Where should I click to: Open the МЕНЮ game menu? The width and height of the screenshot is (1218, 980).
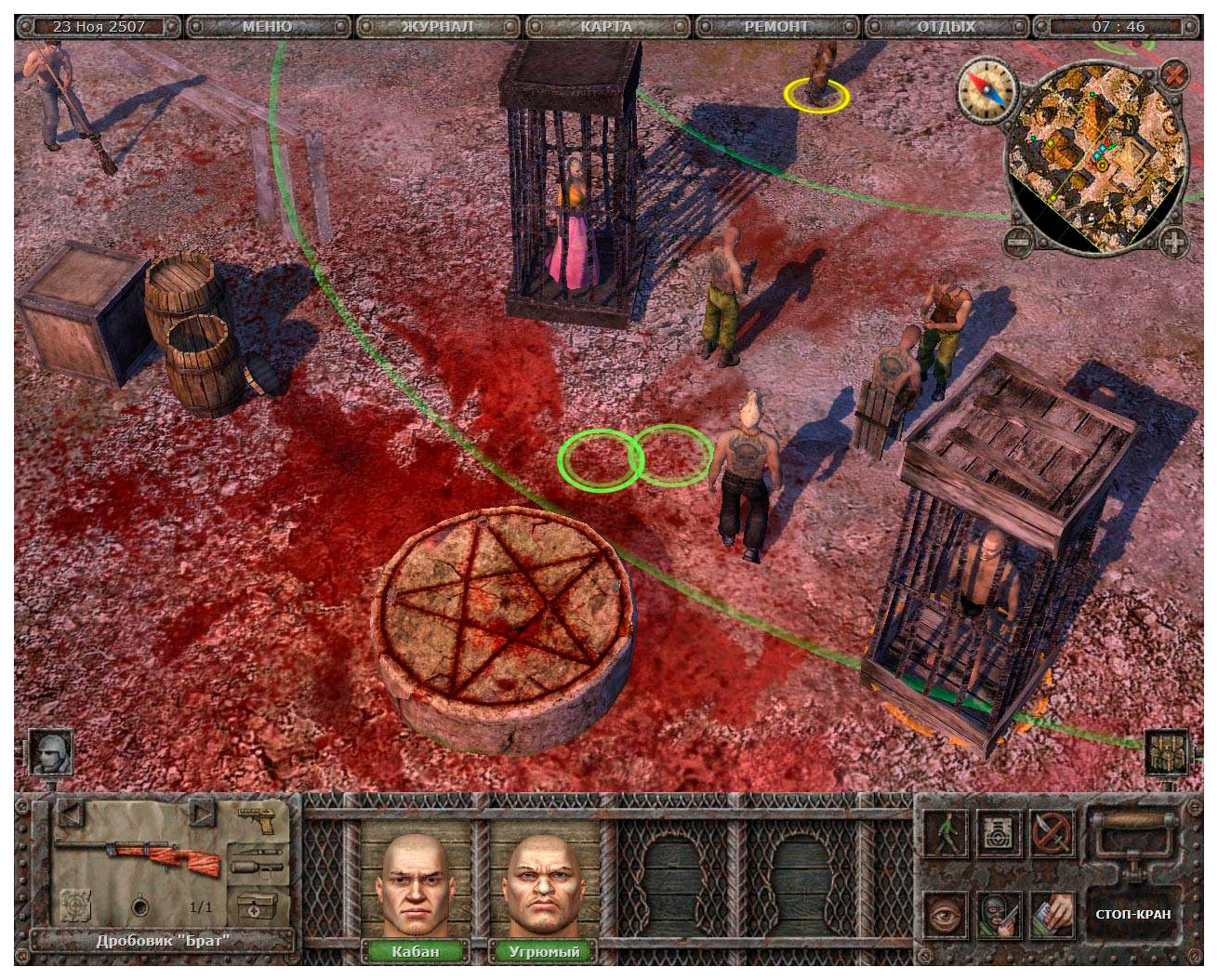(x=268, y=26)
